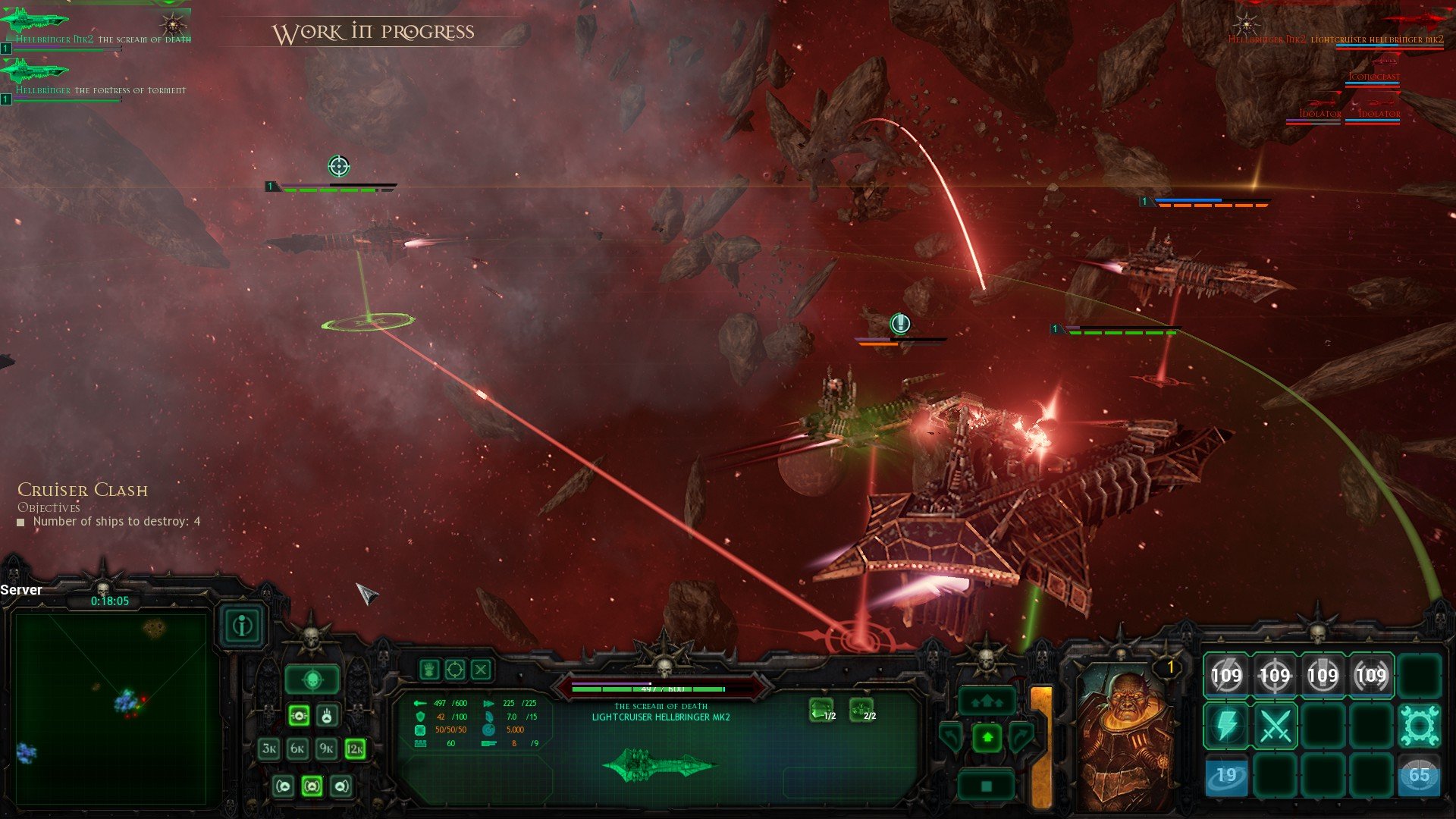Toggle the right-facing firing arc option
The height and width of the screenshot is (819, 1456).
340,786
